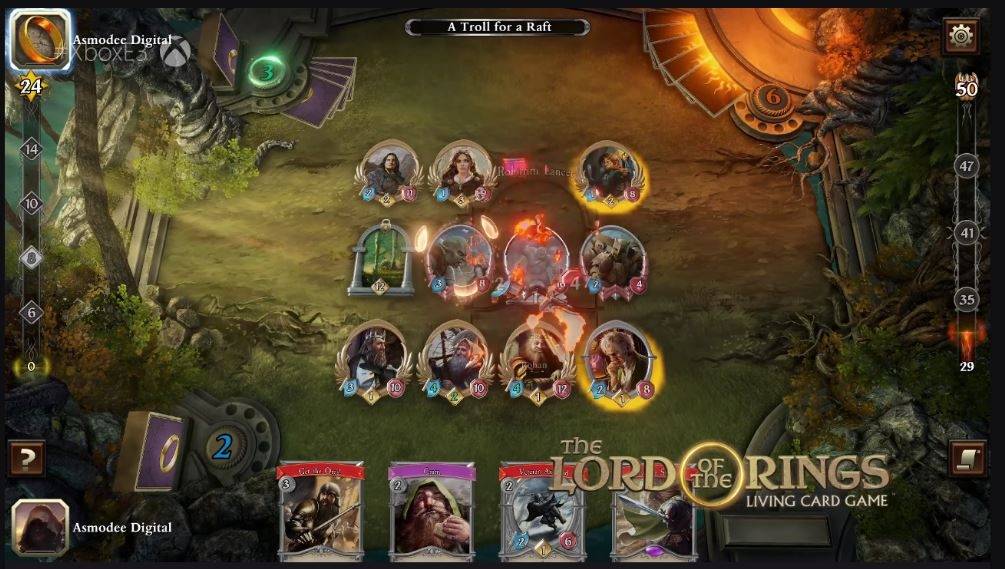Image resolution: width=1005 pixels, height=569 pixels.
Task: Select the crowned king hero
Action: (377, 360)
